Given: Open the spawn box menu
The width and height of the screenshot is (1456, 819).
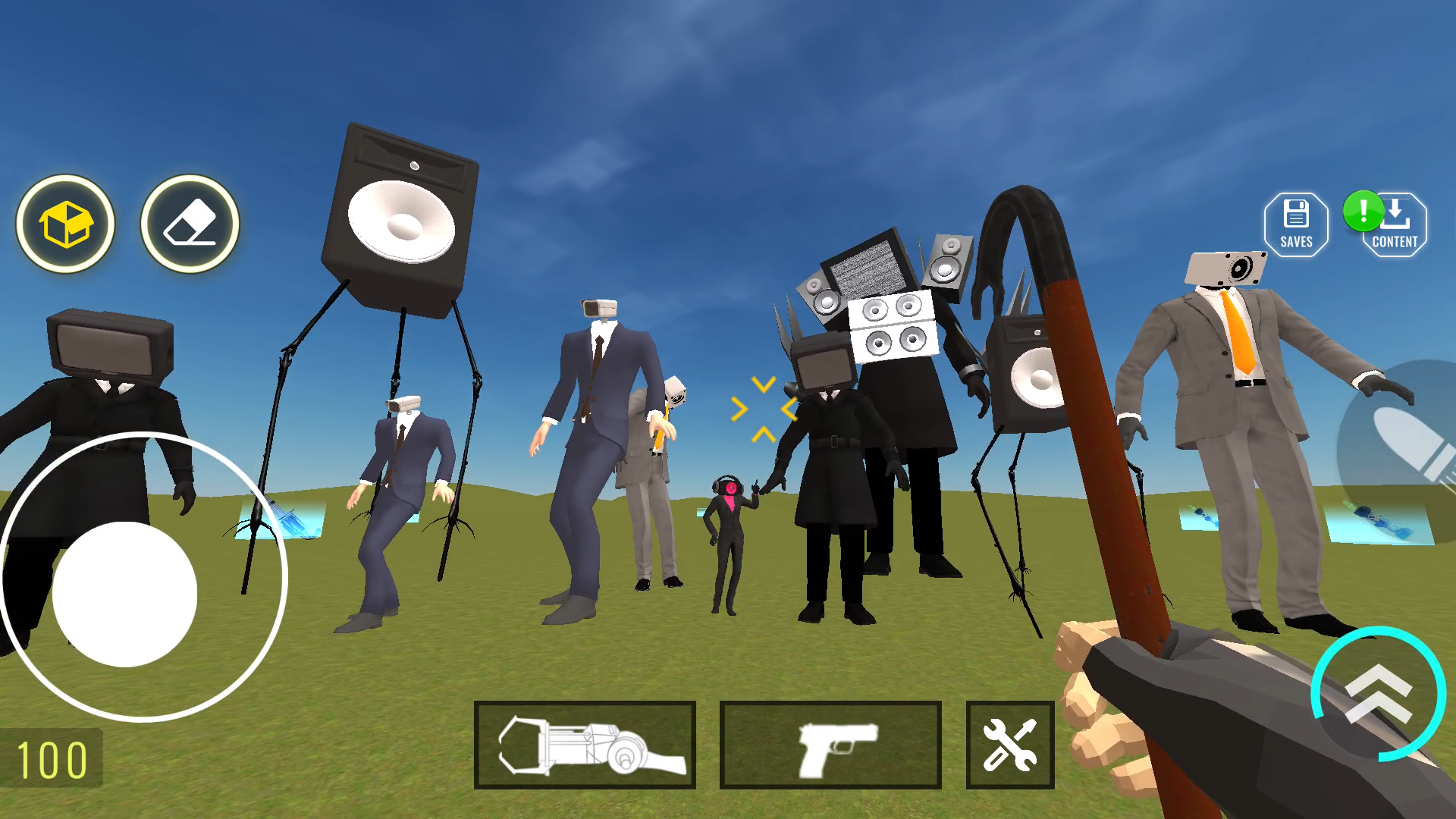Looking at the screenshot, I should pos(64,224).
